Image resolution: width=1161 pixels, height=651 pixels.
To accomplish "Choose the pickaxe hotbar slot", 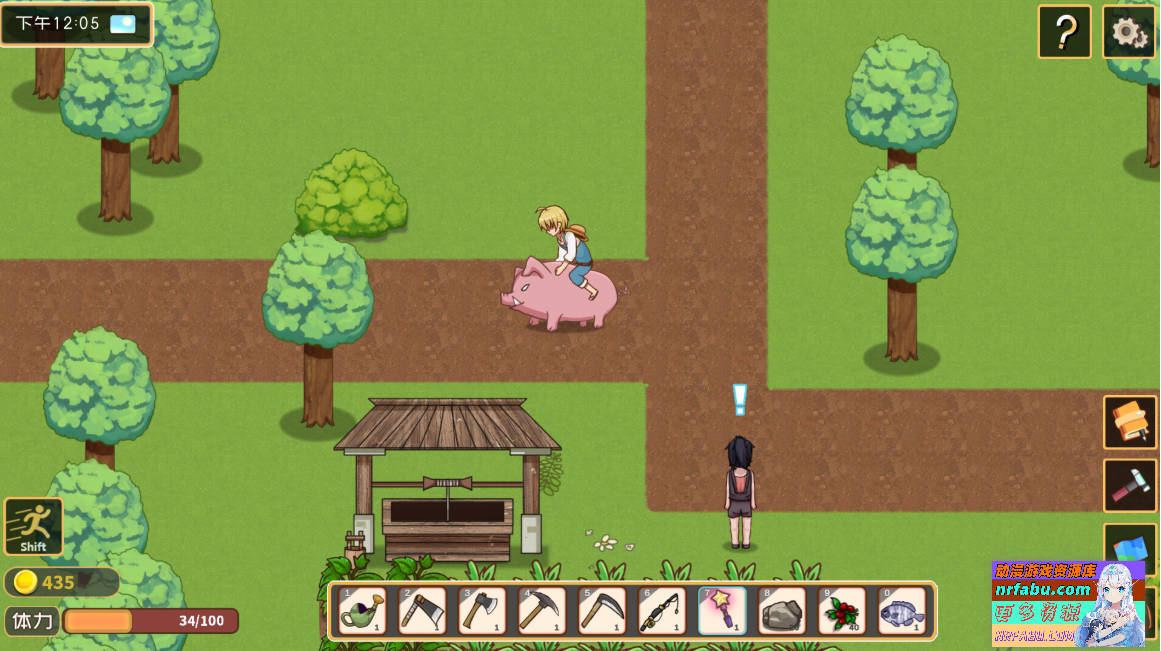I will tap(542, 611).
